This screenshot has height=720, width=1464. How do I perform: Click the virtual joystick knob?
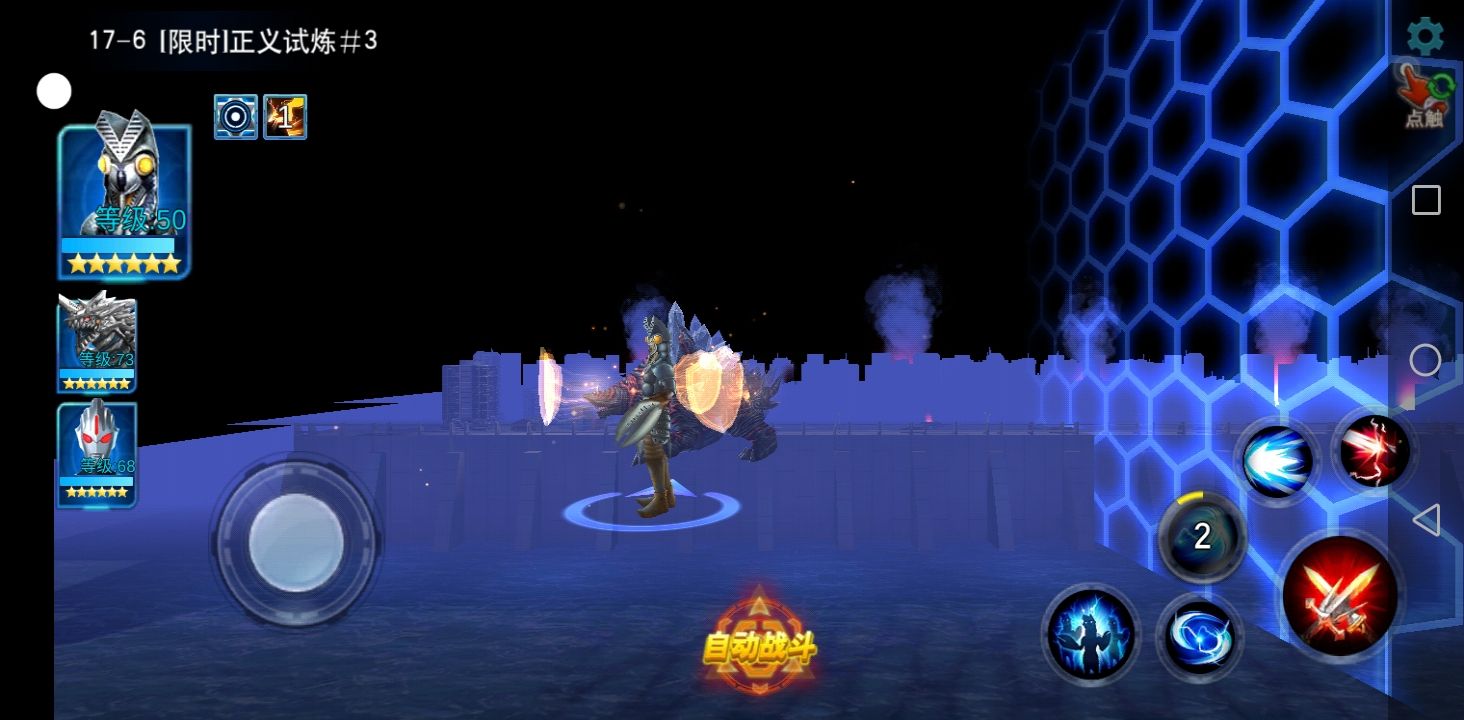tap(296, 542)
